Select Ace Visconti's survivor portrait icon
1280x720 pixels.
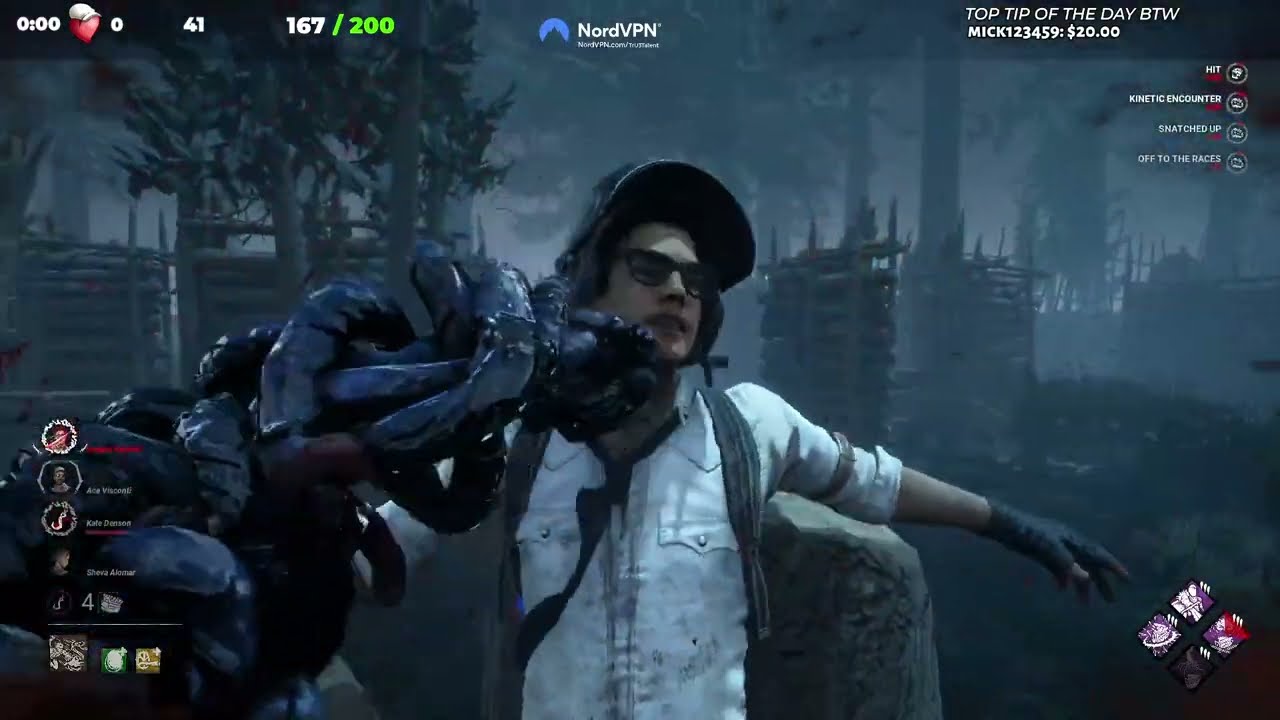point(60,478)
